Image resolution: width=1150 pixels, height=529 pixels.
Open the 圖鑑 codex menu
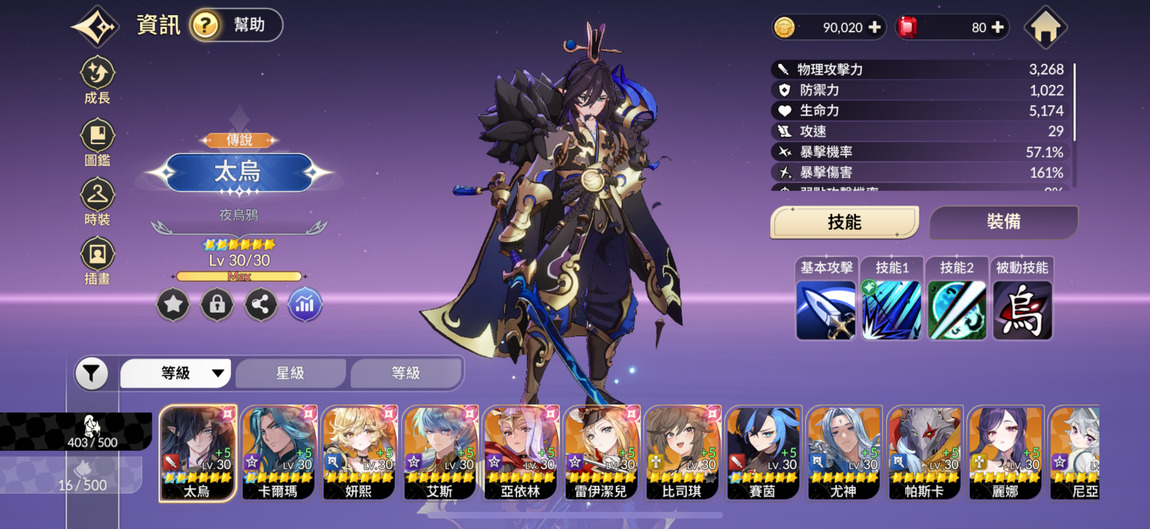(97, 141)
